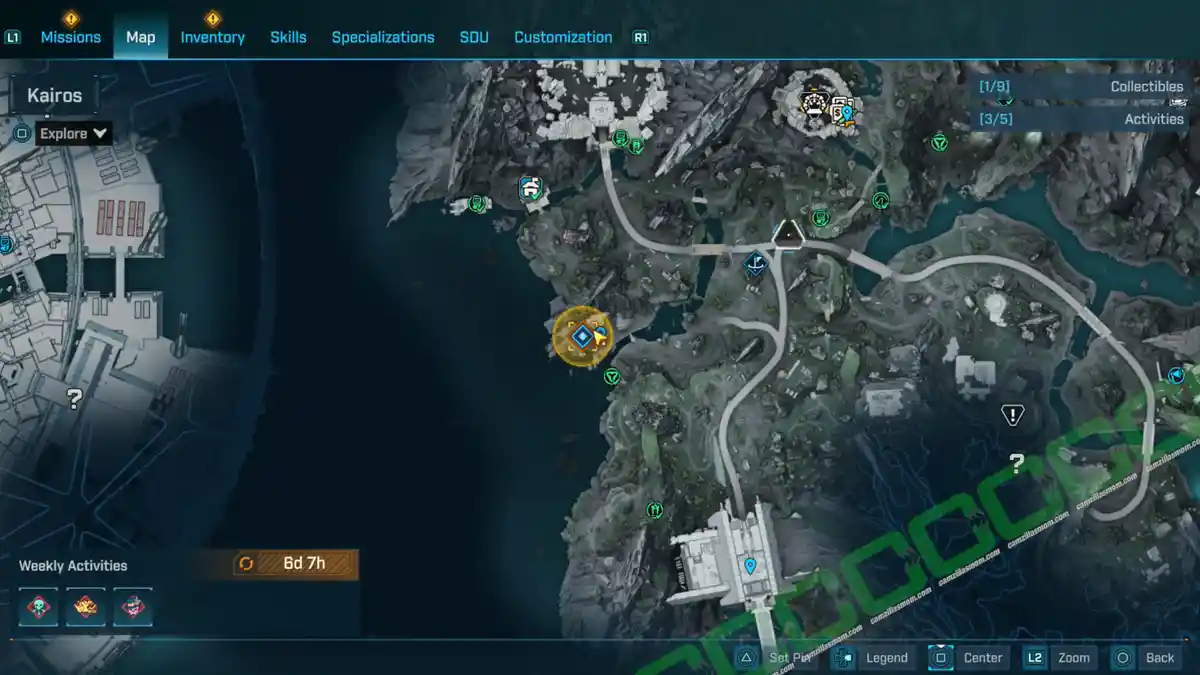Choose the orange flaming weekly activity icon
Viewport: 1200px width, 675px height.
86,607
